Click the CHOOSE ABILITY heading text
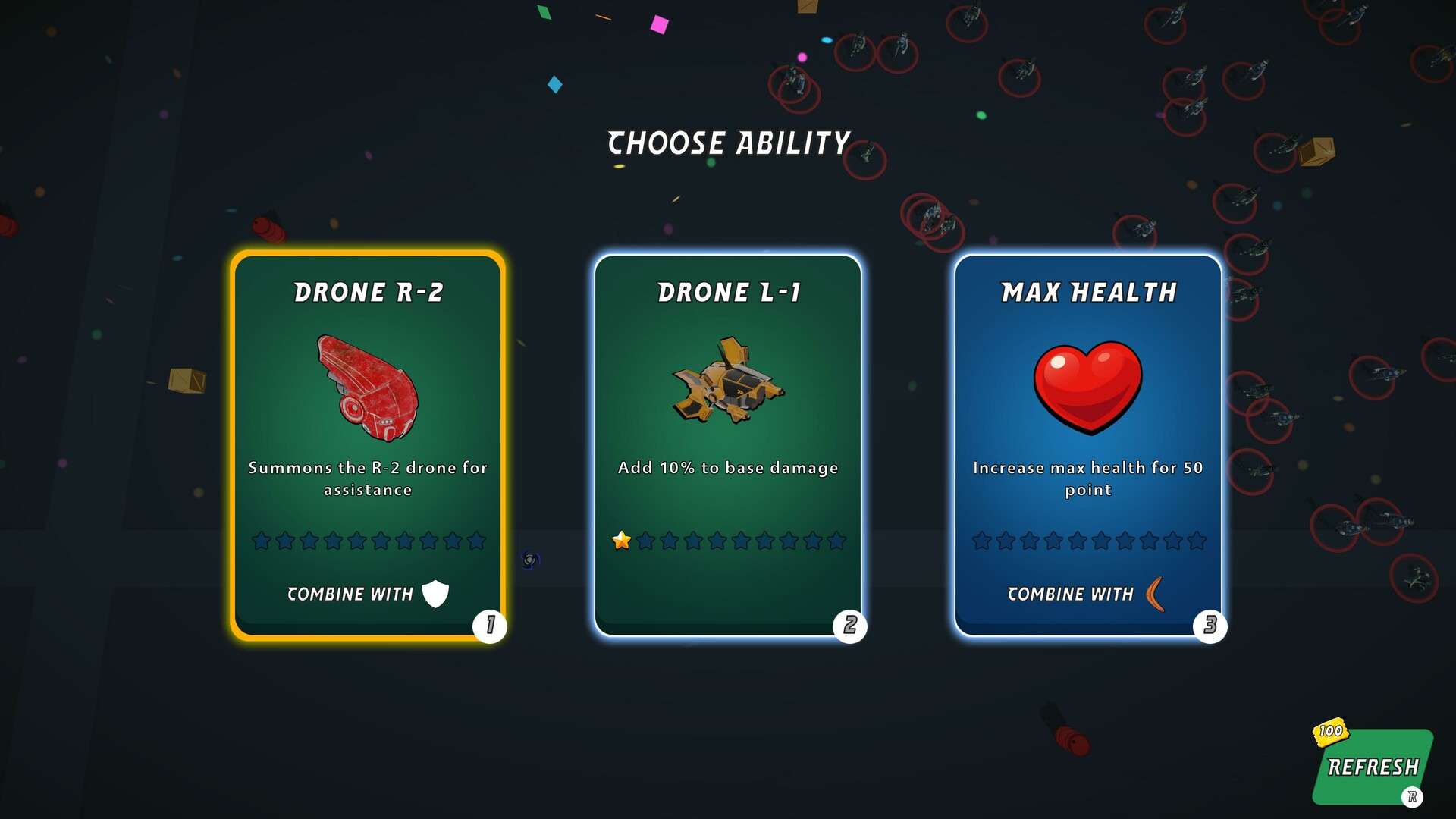This screenshot has width=1456, height=819. click(728, 141)
